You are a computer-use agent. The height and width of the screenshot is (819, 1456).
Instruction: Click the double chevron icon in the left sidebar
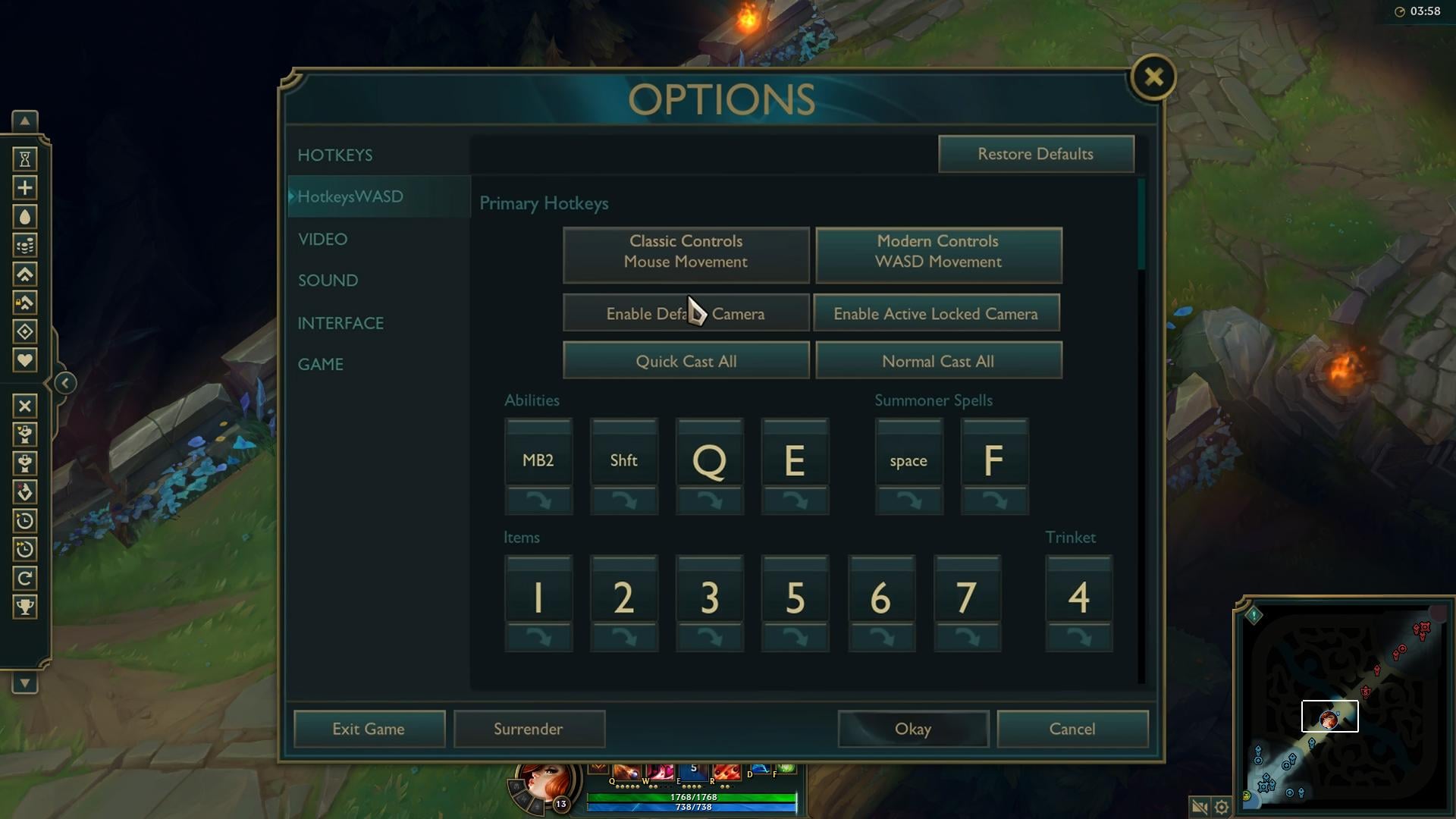click(25, 275)
